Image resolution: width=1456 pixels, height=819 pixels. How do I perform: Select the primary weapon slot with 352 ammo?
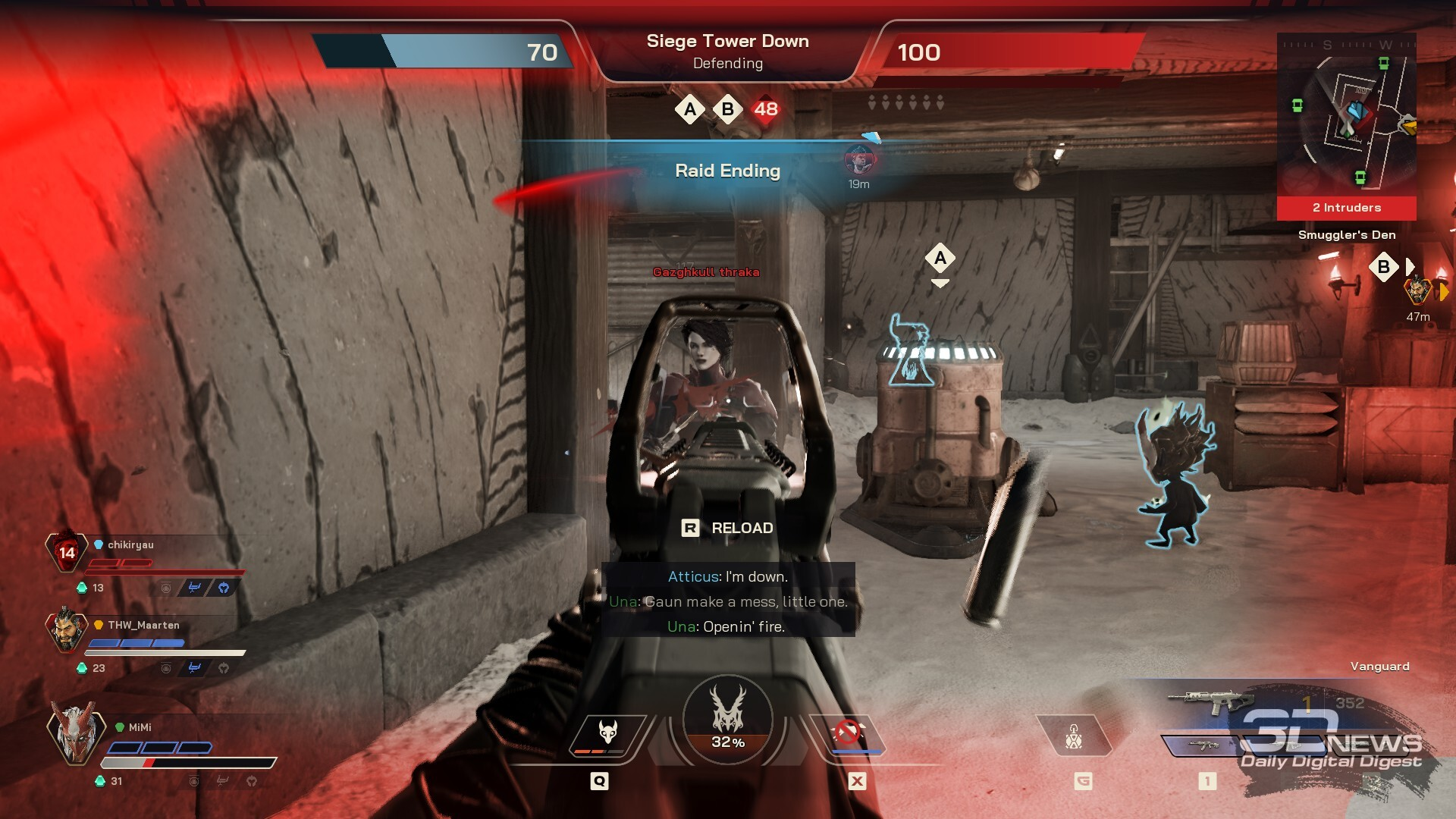point(1213,702)
